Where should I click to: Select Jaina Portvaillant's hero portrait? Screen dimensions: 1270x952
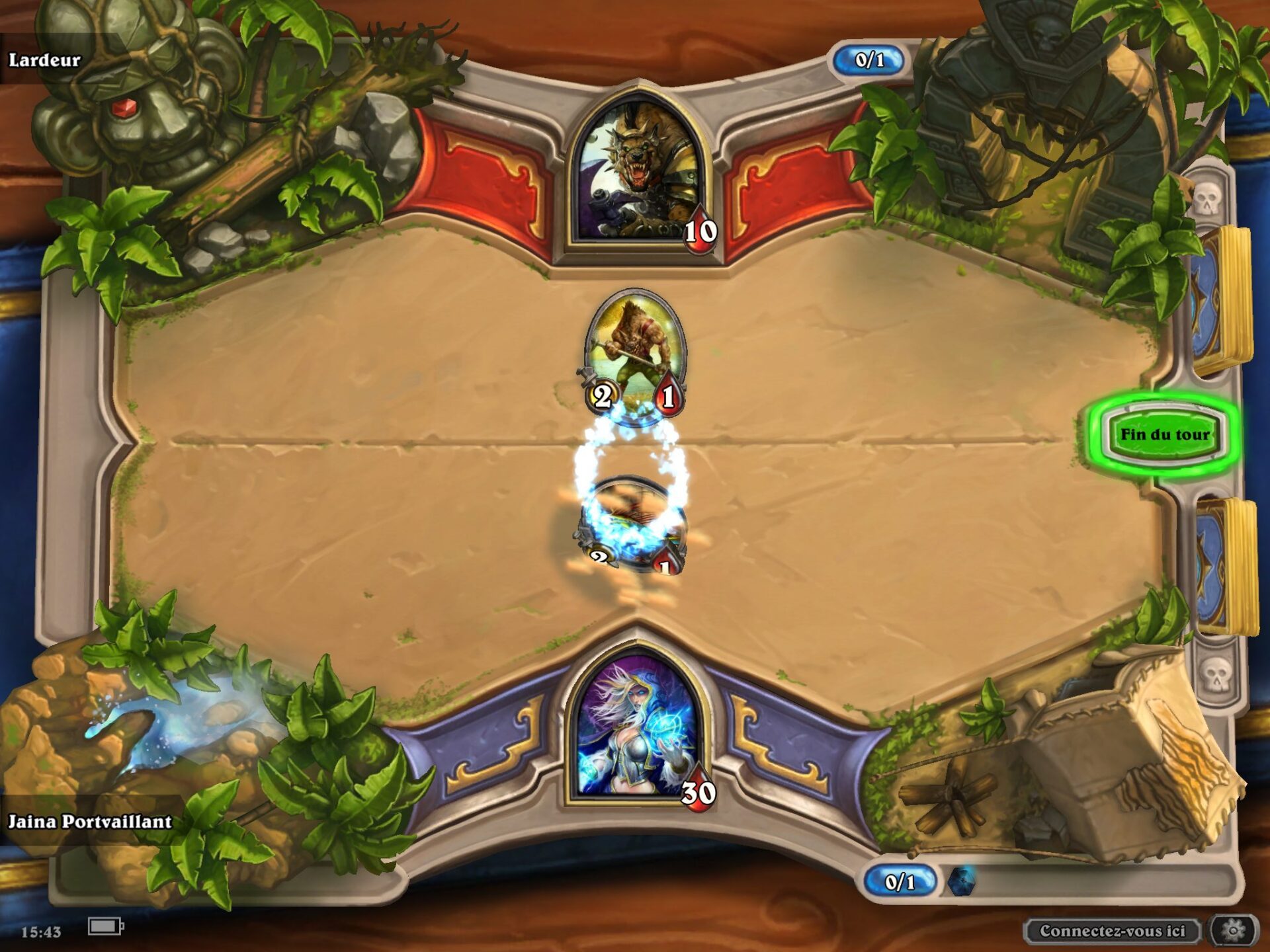(636, 727)
